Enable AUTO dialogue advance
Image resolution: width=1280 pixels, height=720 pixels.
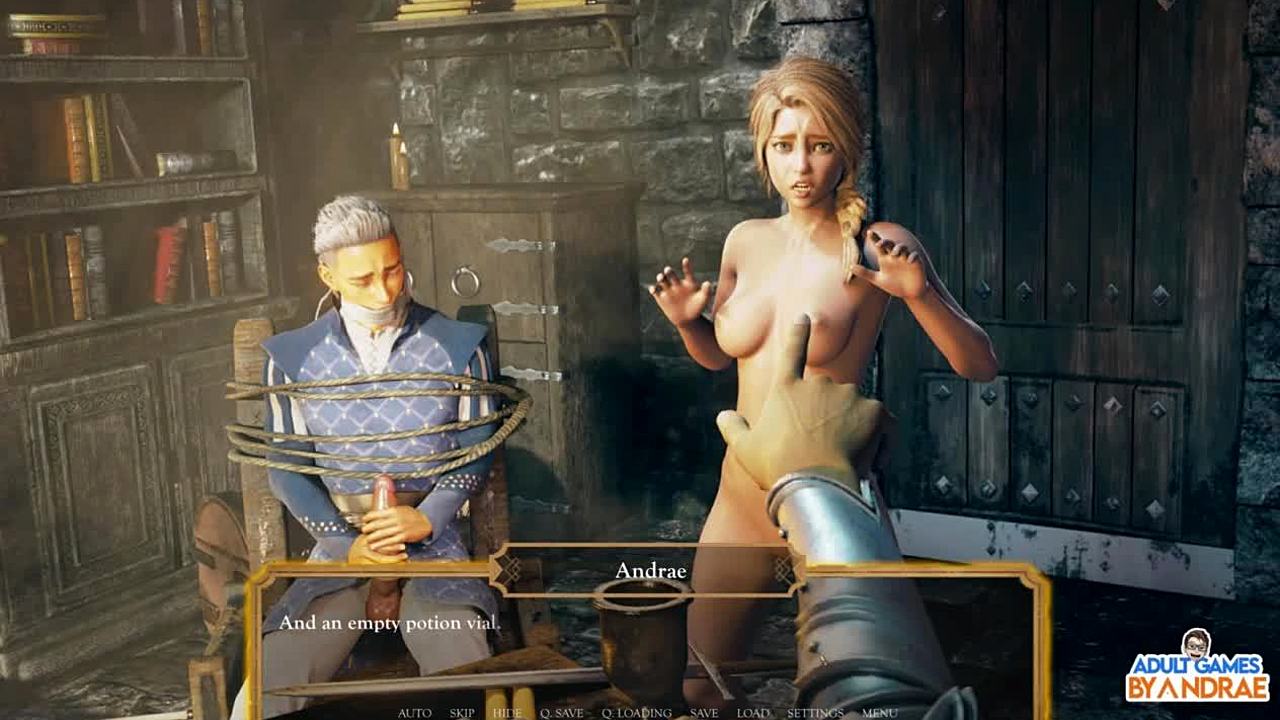pyautogui.click(x=414, y=713)
